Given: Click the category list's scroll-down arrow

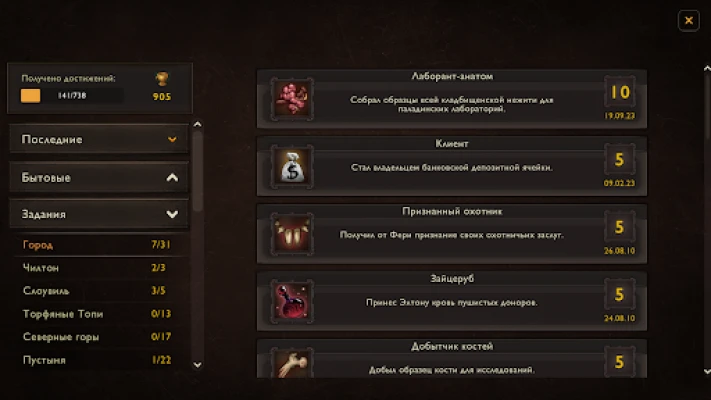Looking at the screenshot, I should [197, 365].
